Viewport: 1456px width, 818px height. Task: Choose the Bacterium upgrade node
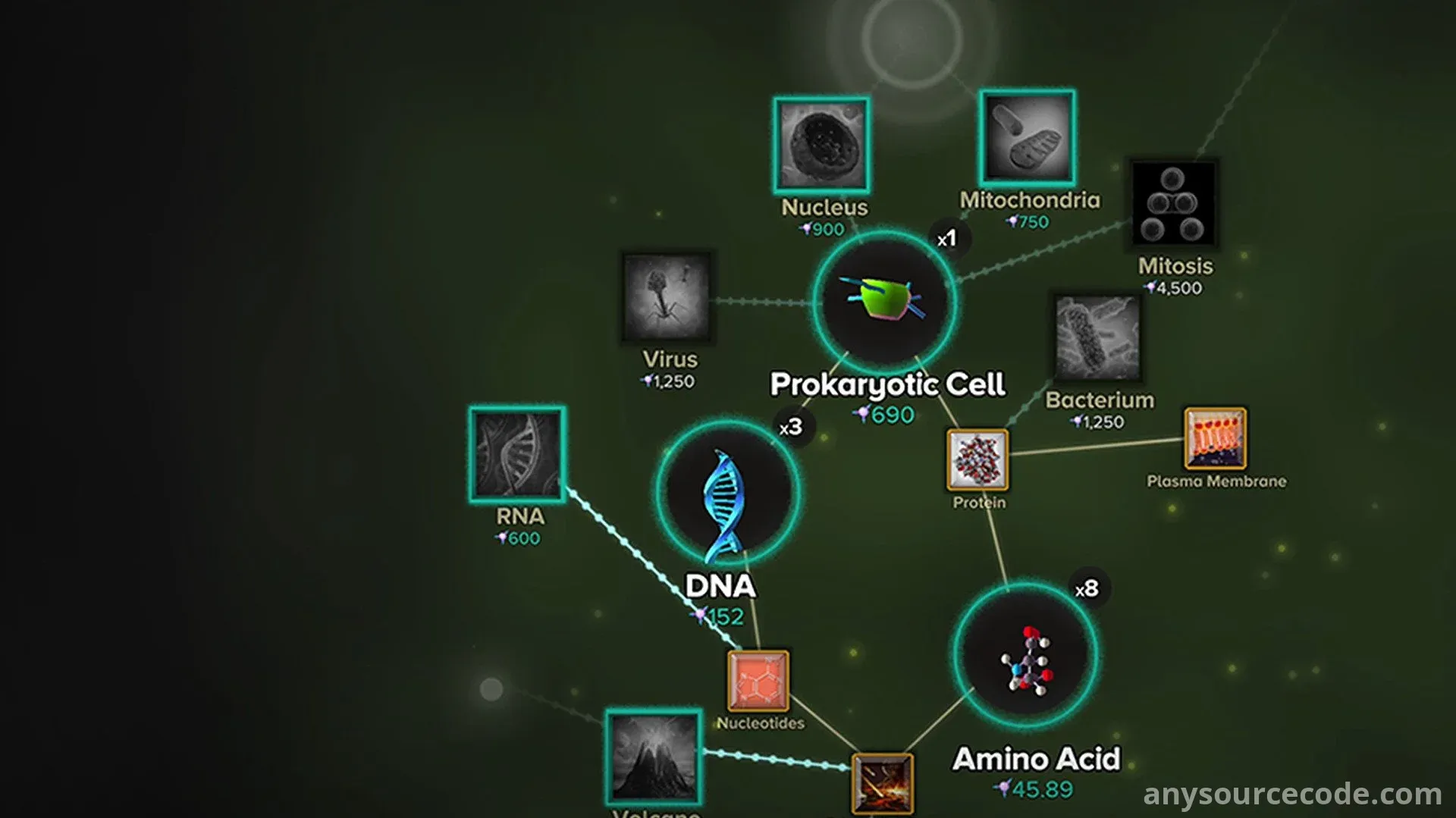[1097, 337]
